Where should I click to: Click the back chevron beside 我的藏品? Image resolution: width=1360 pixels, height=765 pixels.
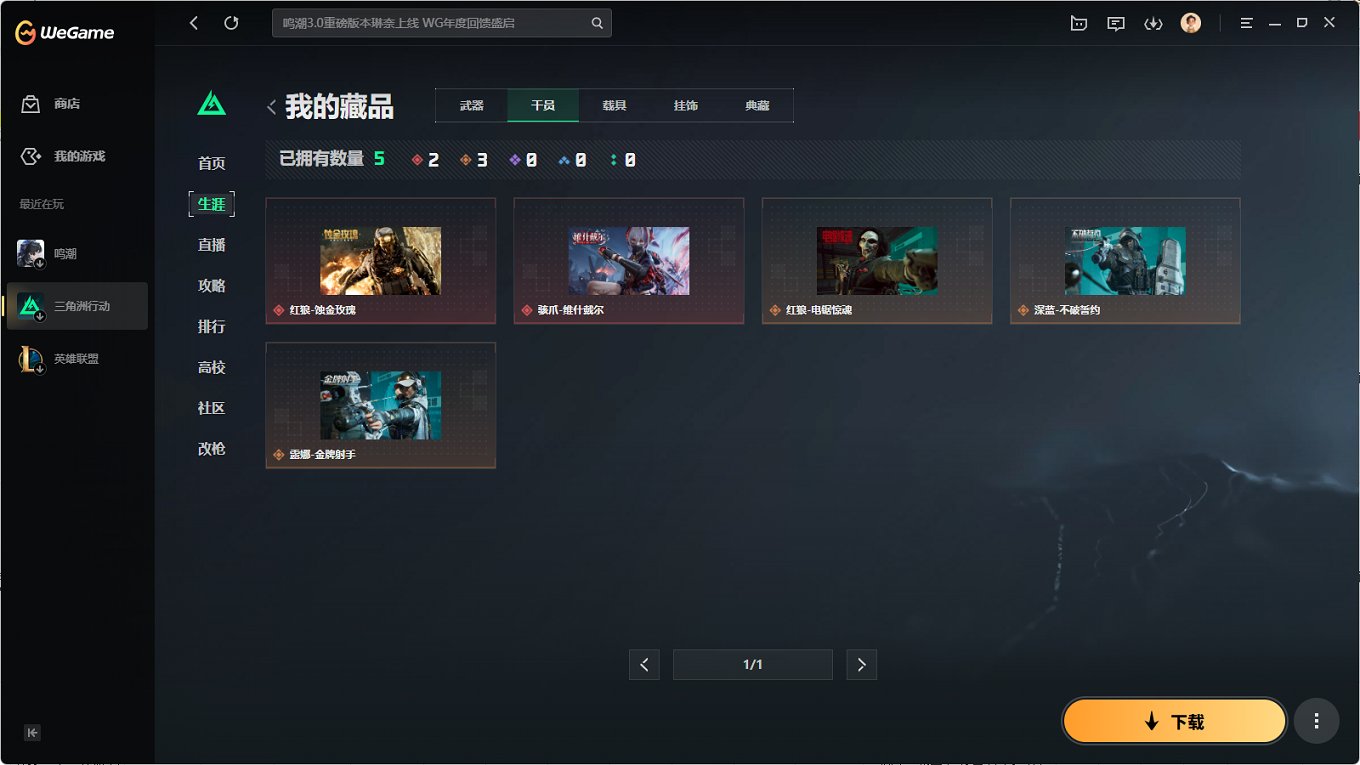coord(271,106)
